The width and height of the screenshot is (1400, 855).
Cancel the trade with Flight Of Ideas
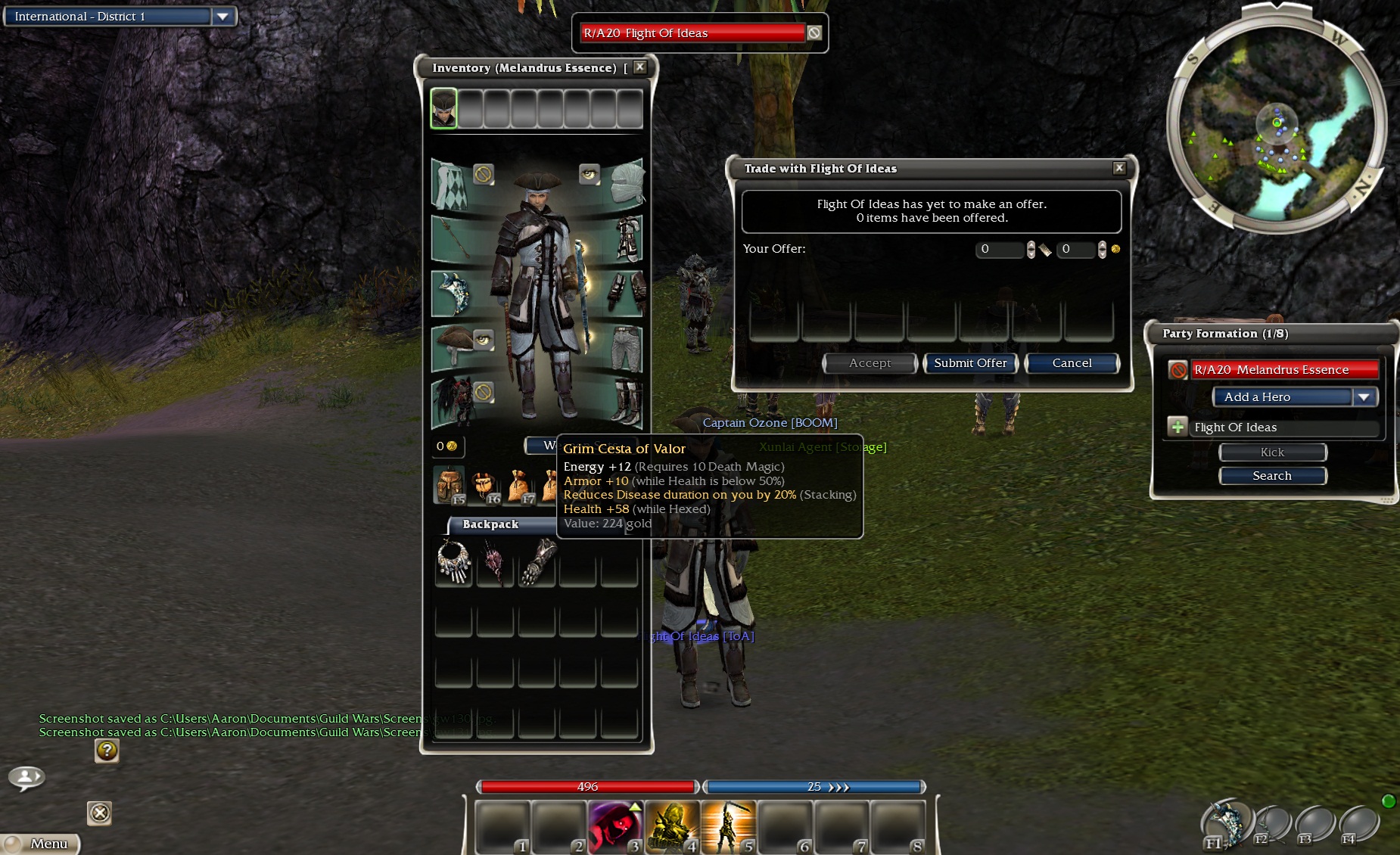coord(1072,363)
